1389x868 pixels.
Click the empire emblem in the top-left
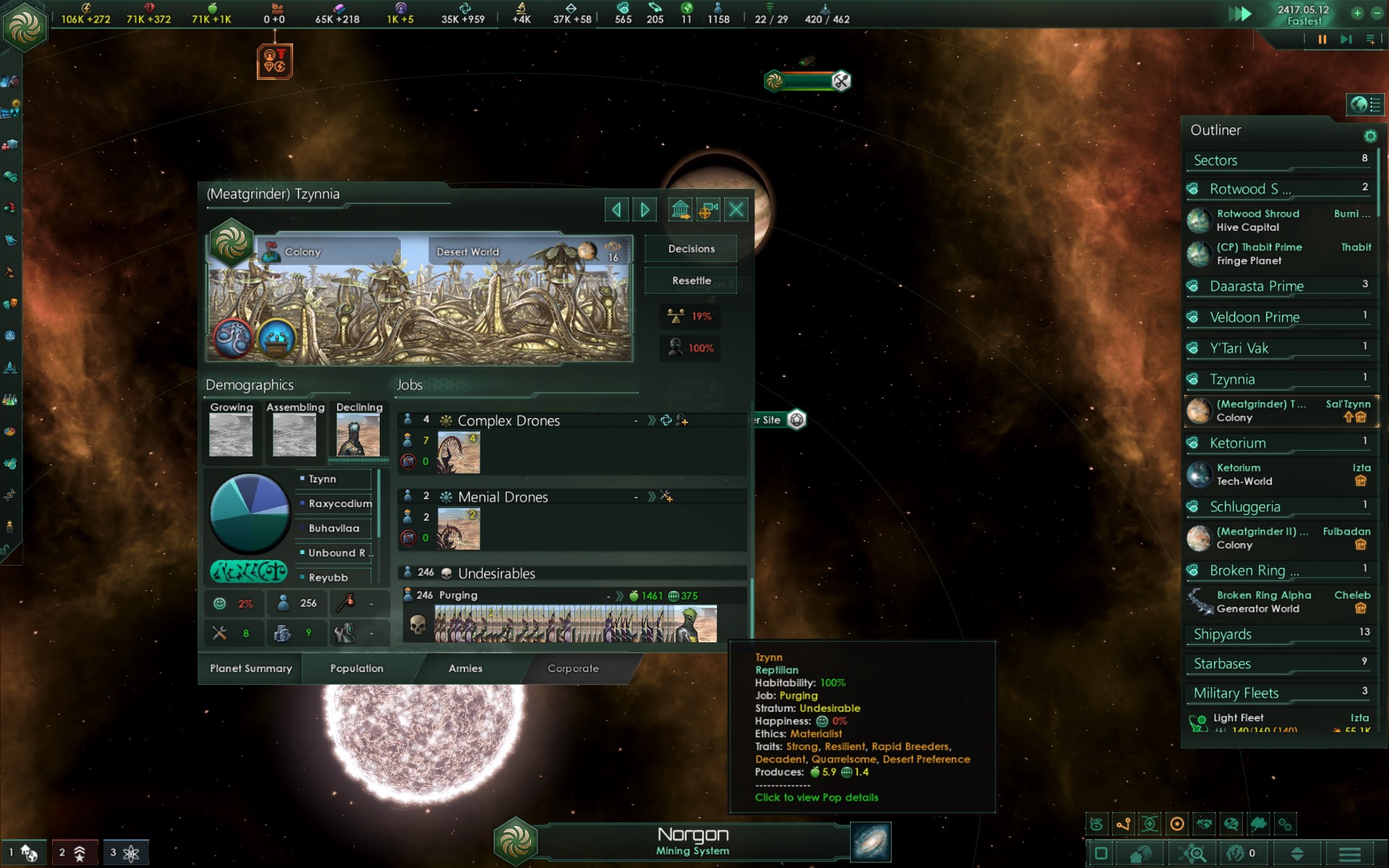(x=25, y=27)
